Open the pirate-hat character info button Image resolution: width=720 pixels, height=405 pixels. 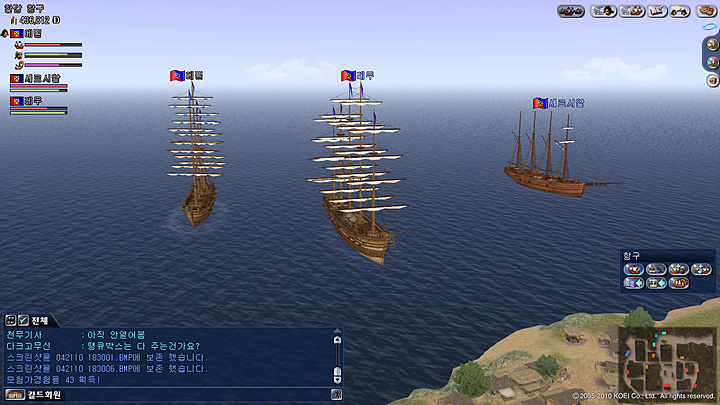pyautogui.click(x=602, y=11)
